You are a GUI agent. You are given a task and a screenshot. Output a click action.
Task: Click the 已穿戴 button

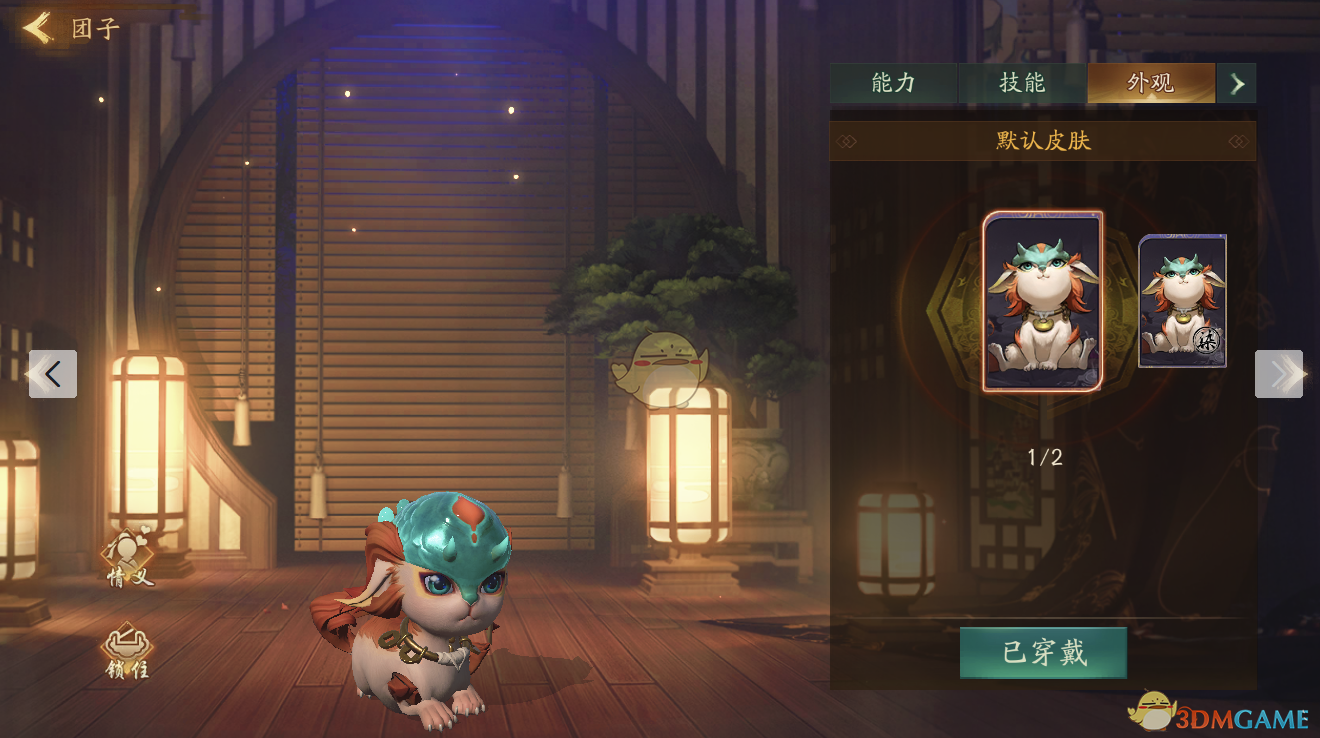coord(1043,653)
